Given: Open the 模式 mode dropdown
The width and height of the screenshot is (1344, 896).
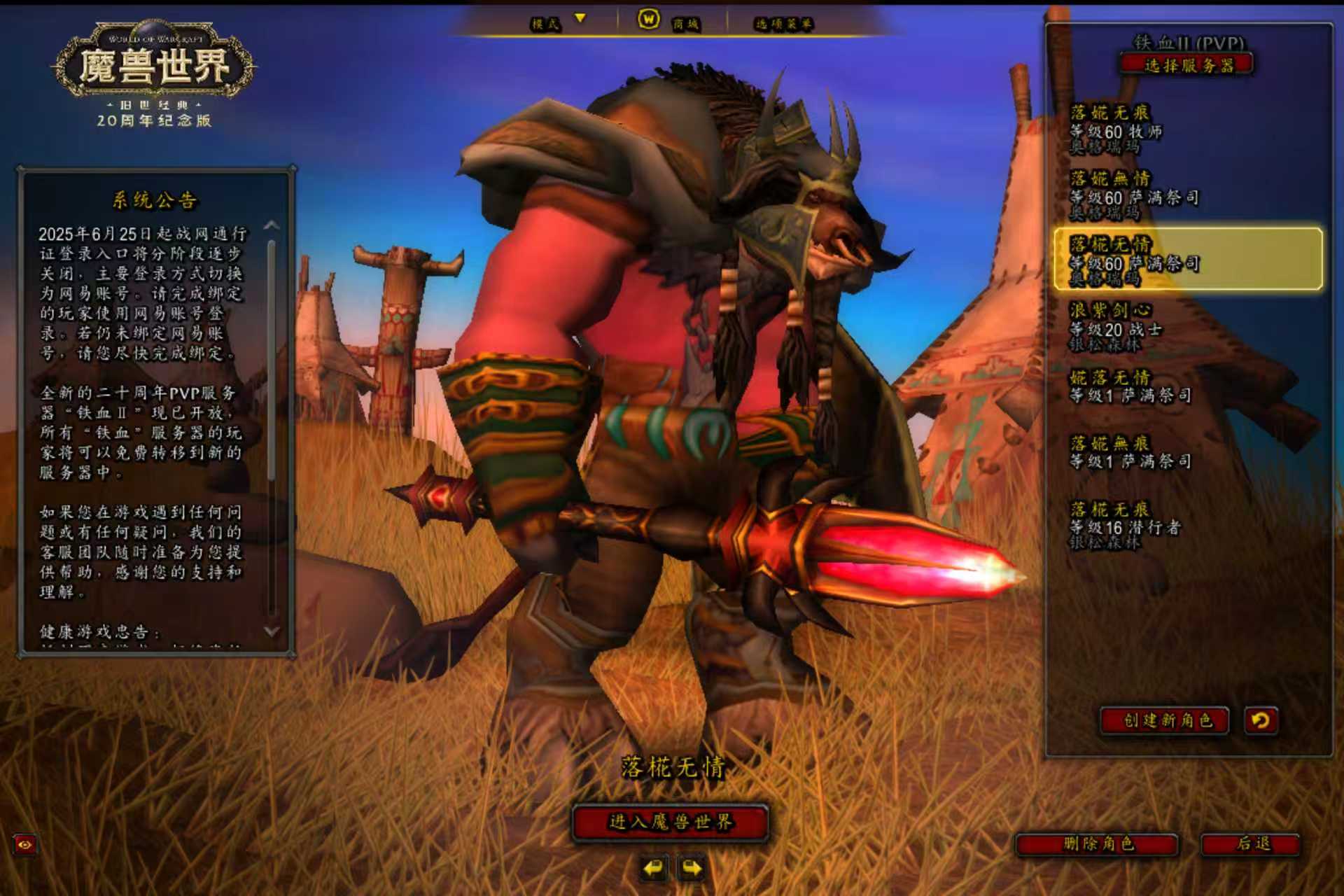Looking at the screenshot, I should [x=556, y=23].
